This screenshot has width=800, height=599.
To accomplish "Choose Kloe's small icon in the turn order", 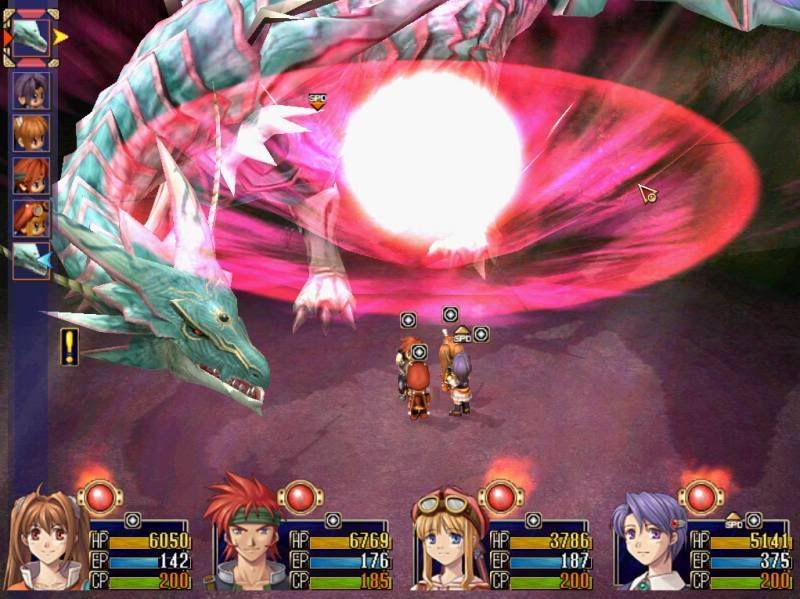I will pyautogui.click(x=30, y=90).
